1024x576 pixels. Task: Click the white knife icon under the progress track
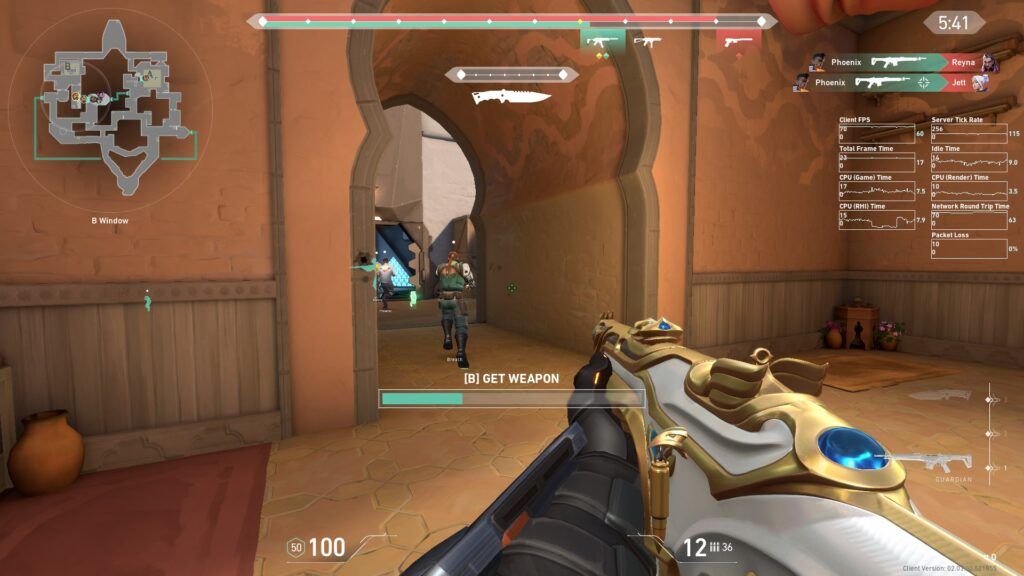511,97
